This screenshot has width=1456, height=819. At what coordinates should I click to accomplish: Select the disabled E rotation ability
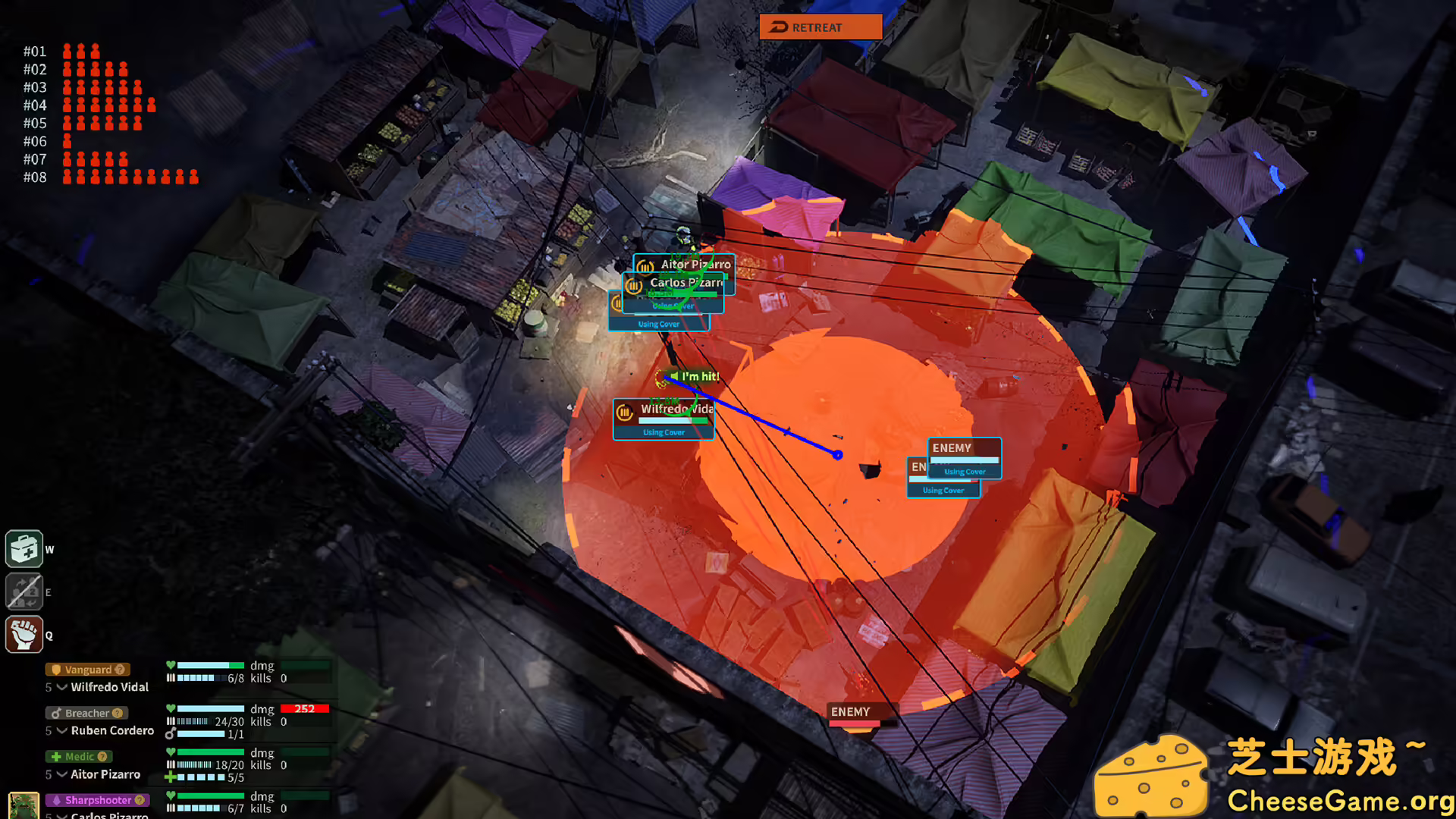(24, 591)
